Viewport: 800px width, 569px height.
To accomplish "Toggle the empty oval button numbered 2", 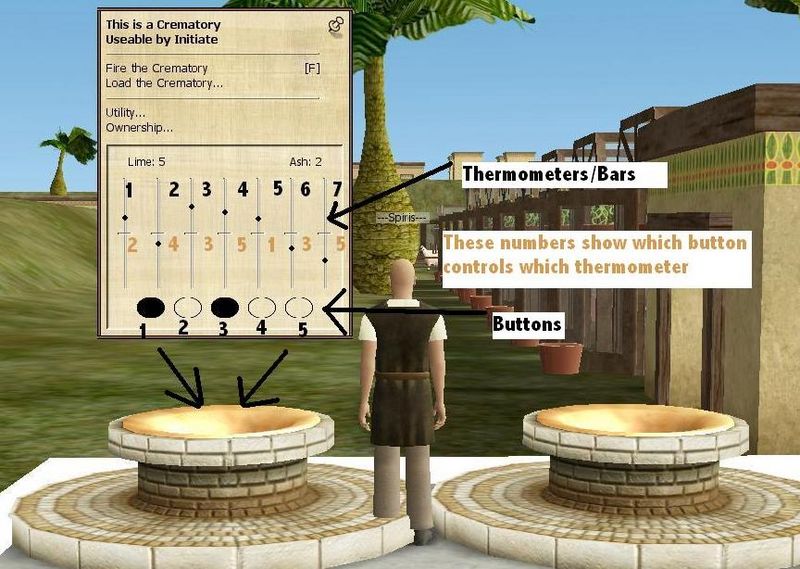I will [x=188, y=305].
